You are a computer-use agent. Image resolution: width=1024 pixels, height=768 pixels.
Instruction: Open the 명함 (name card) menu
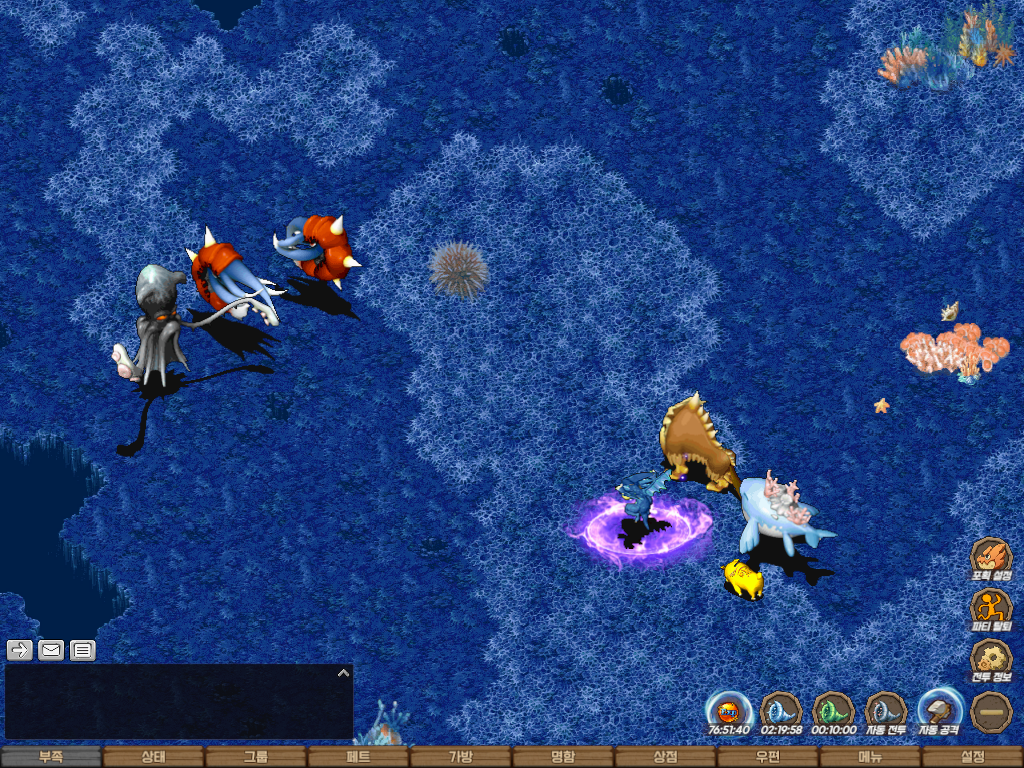[563, 757]
